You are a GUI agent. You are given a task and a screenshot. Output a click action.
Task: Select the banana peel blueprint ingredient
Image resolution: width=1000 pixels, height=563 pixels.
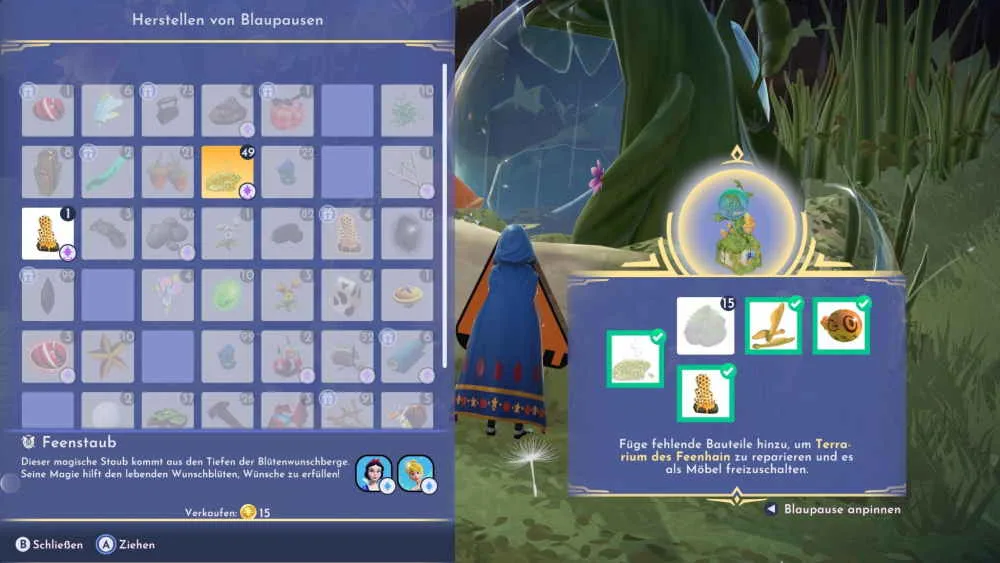pos(773,326)
